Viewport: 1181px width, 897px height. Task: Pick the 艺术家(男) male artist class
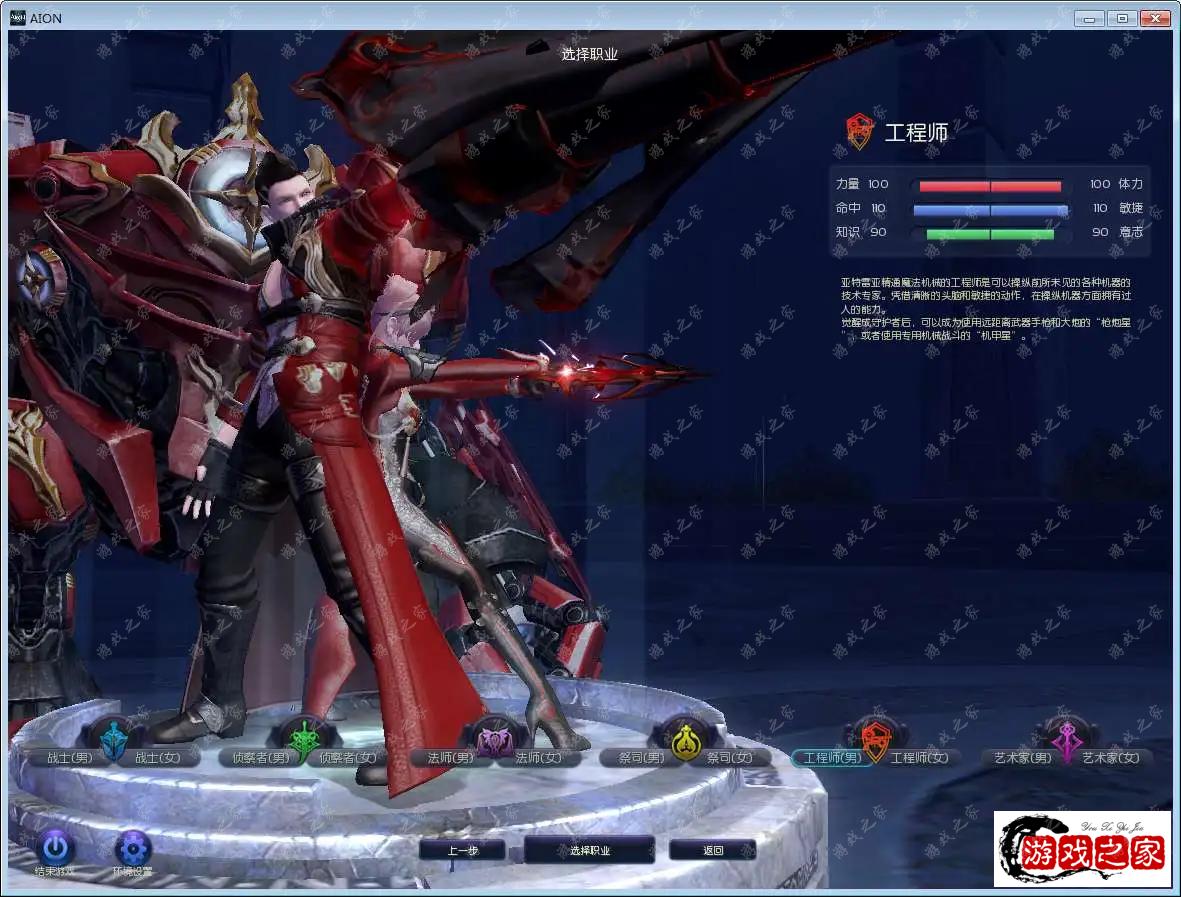point(1016,758)
